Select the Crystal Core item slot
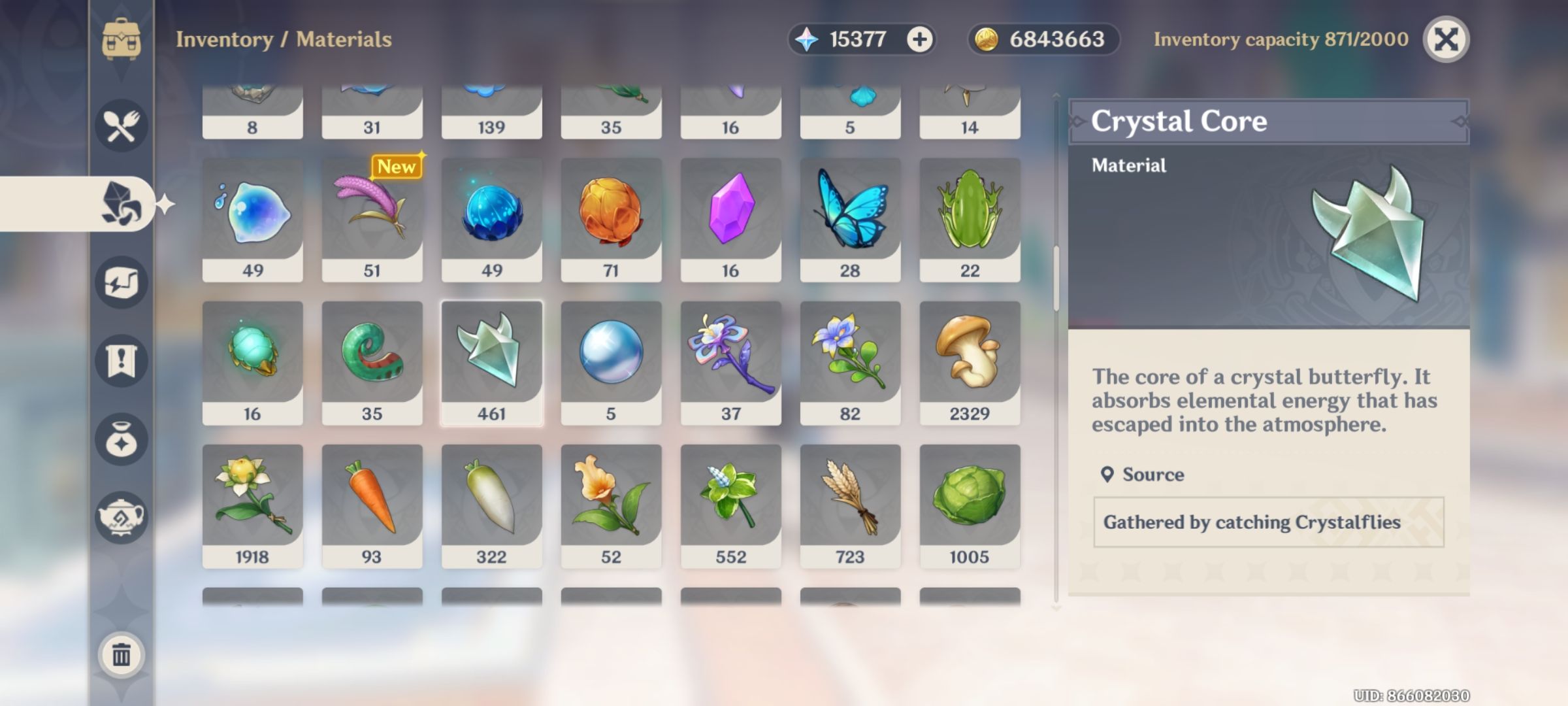The image size is (1568, 706). (492, 363)
